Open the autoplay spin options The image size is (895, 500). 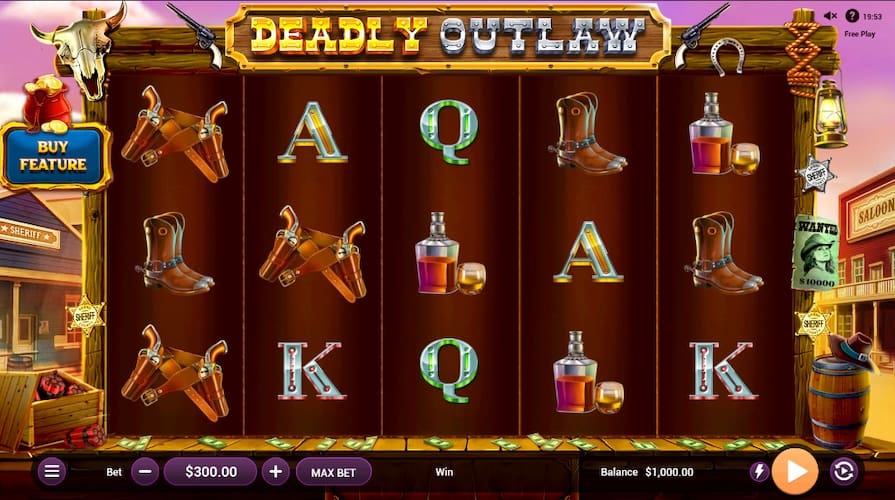(x=844, y=471)
